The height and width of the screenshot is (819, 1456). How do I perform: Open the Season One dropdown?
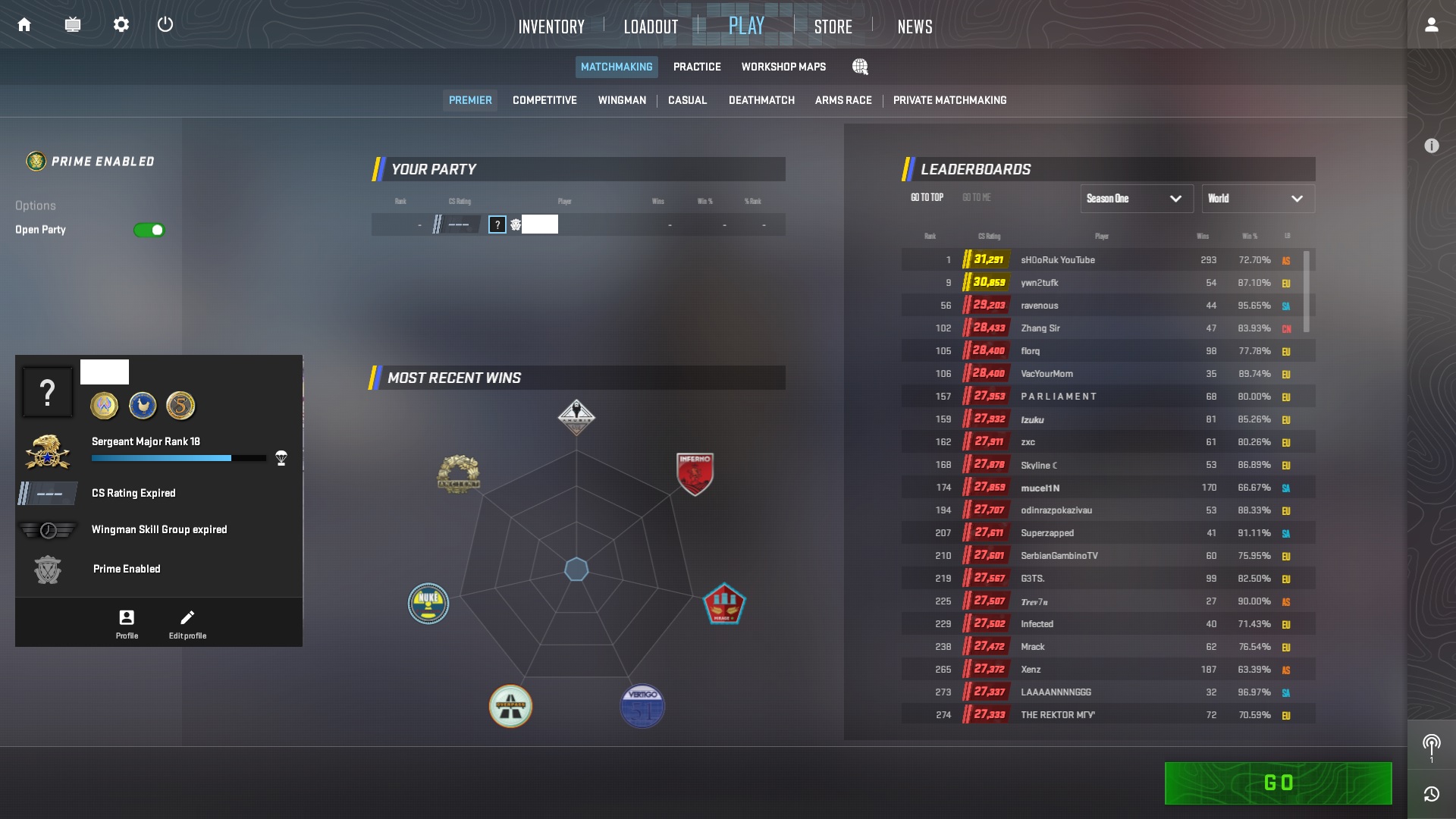point(1135,199)
